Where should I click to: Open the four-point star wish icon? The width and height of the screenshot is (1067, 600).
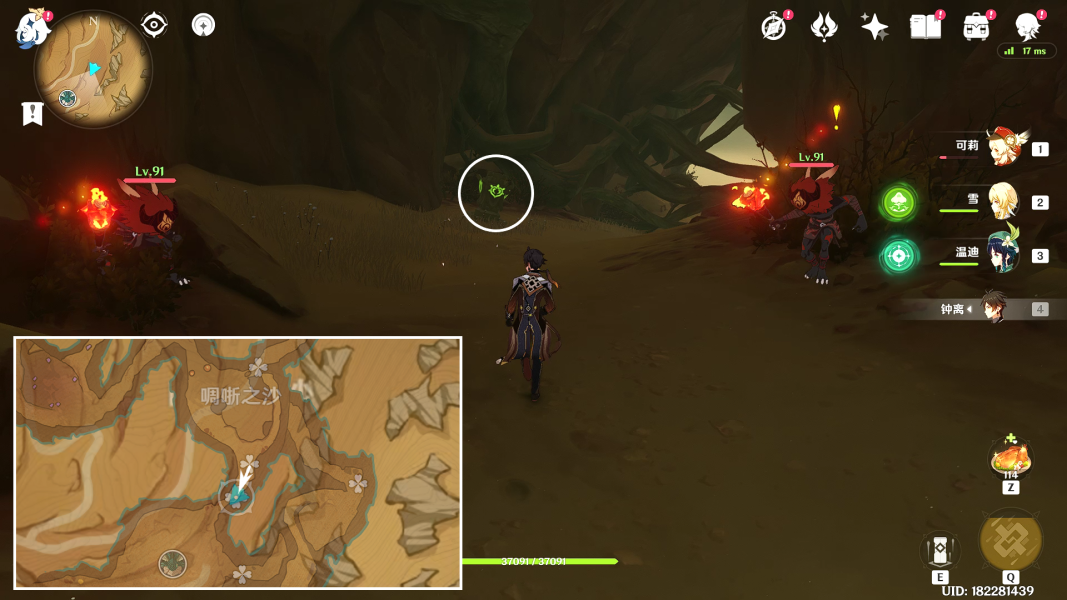(874, 27)
